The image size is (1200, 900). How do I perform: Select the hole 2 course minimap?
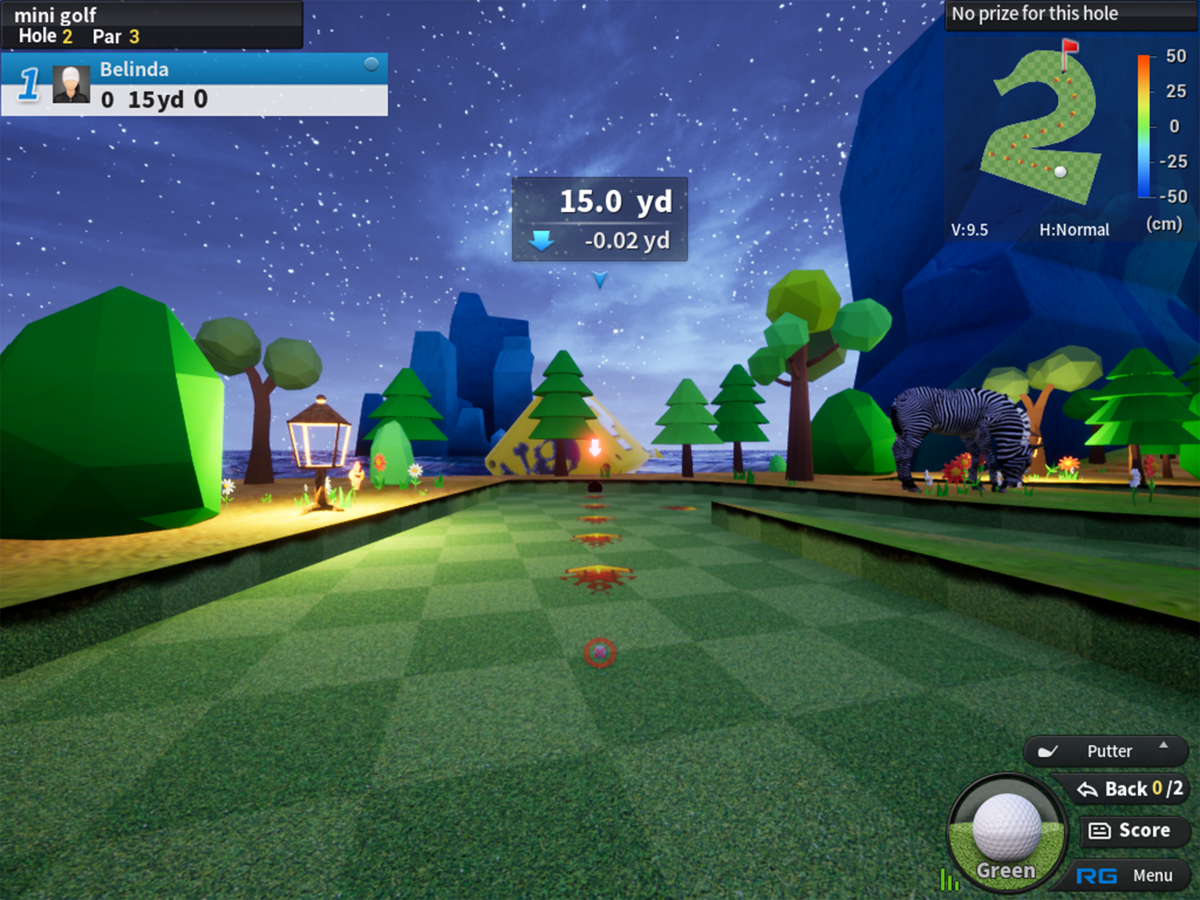(x=1044, y=125)
